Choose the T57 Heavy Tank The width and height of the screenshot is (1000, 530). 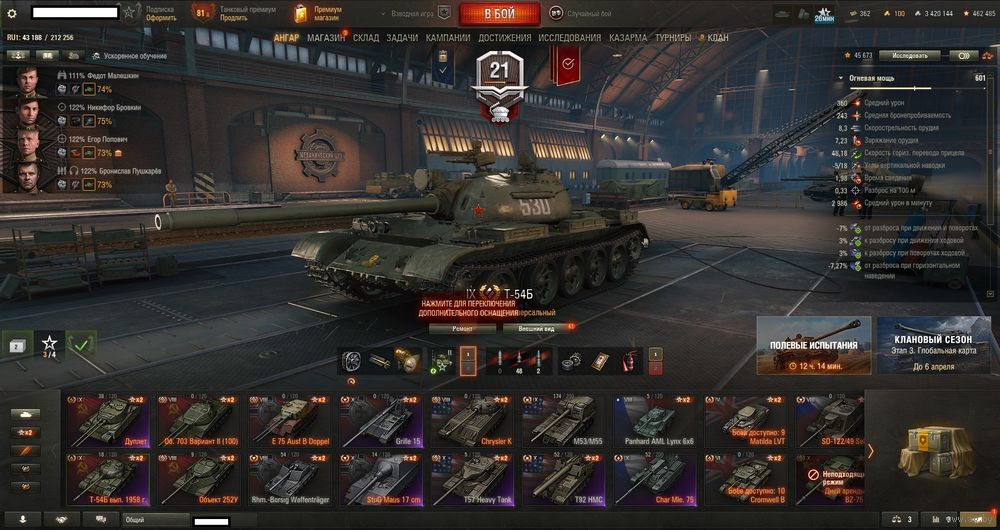(x=471, y=479)
